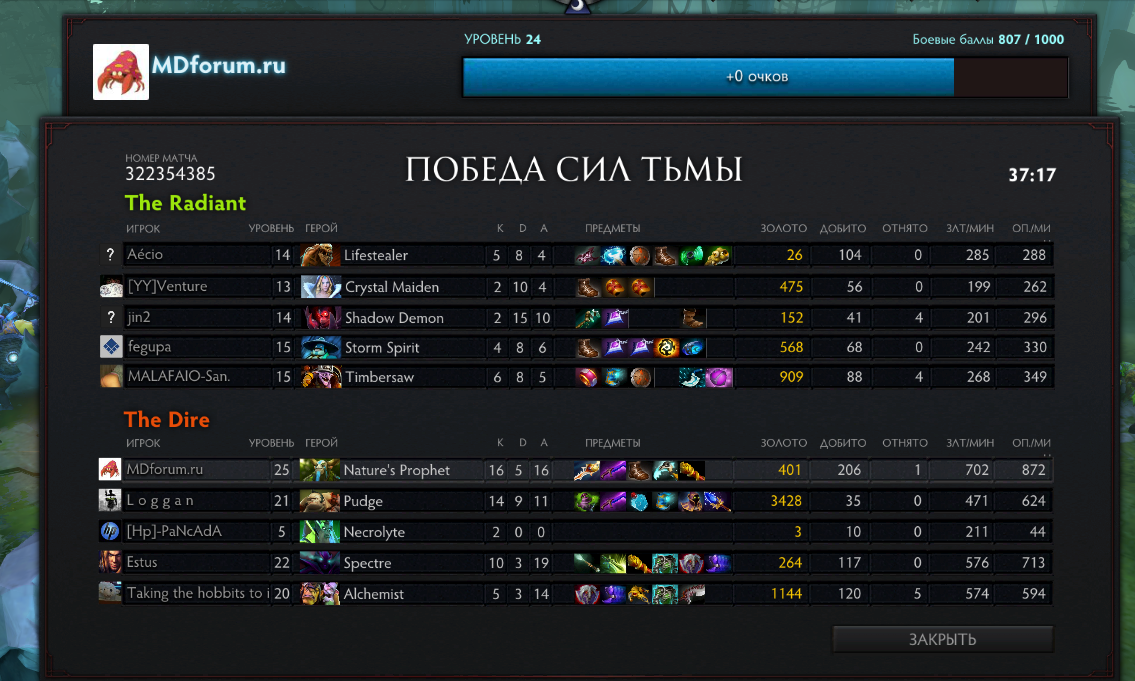Click the Necrolyte hero portrait

320,532
